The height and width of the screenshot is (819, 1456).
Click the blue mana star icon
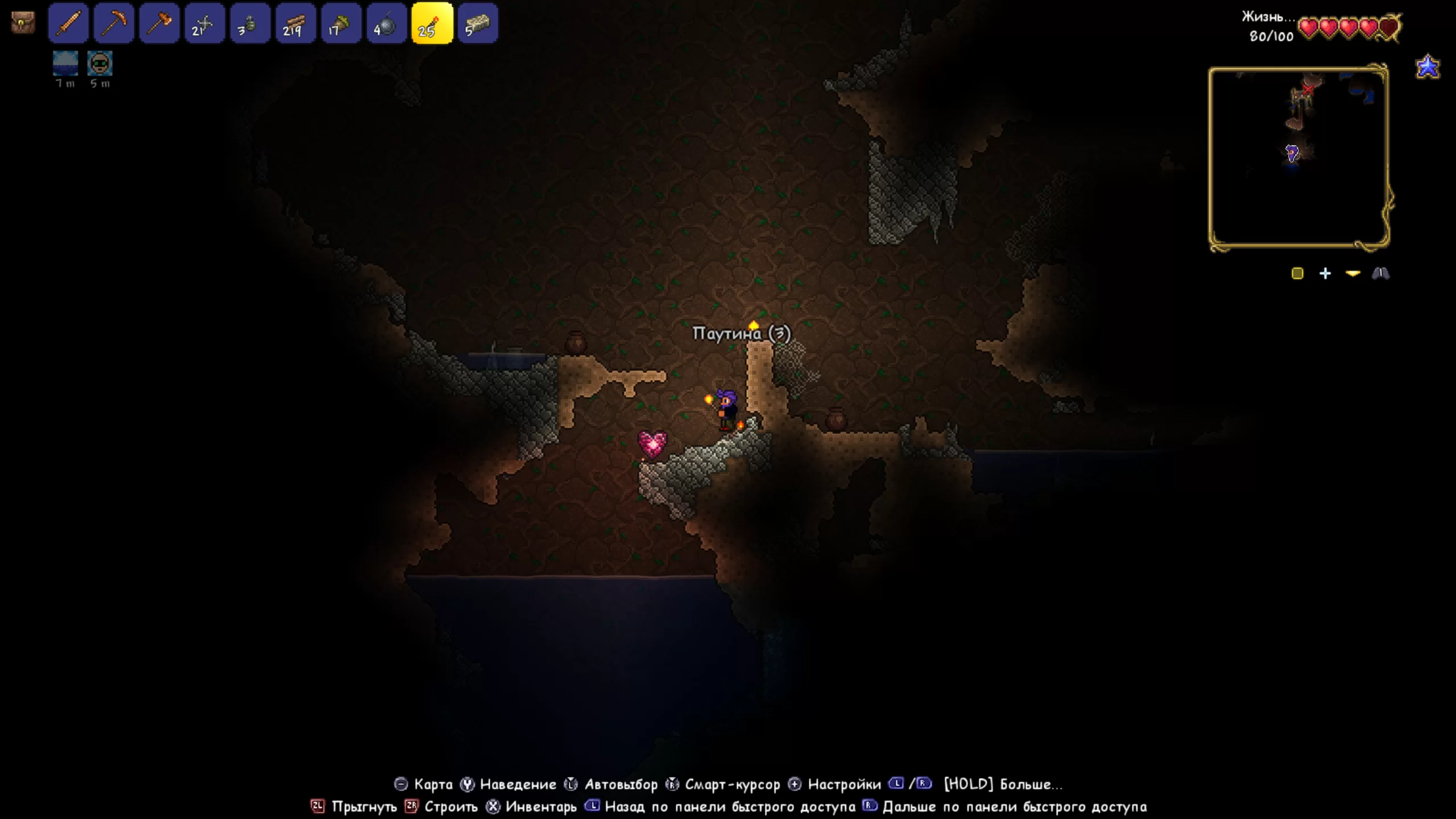tap(1428, 67)
